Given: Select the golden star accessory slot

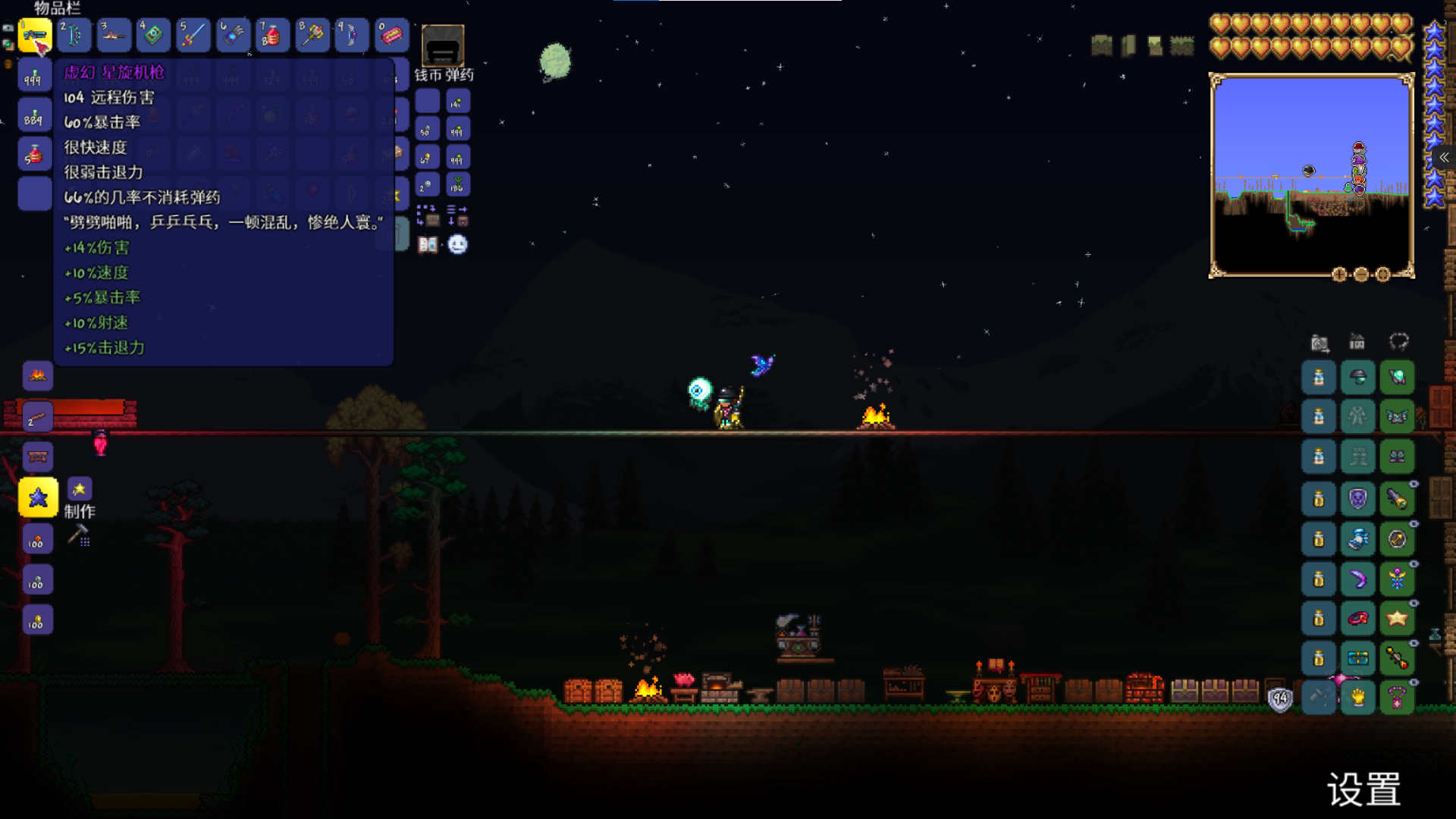Looking at the screenshot, I should click(1397, 619).
